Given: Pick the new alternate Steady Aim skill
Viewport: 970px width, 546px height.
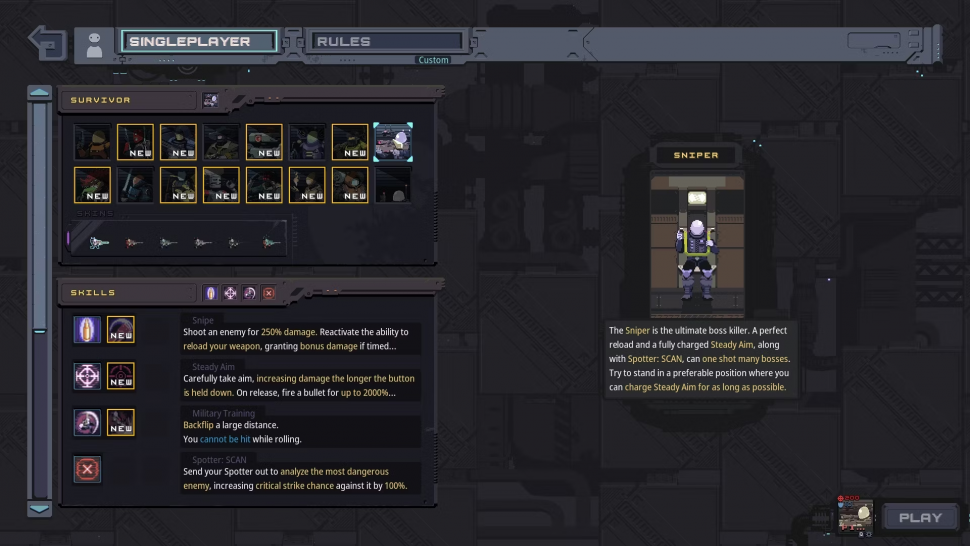Looking at the screenshot, I should [x=121, y=376].
